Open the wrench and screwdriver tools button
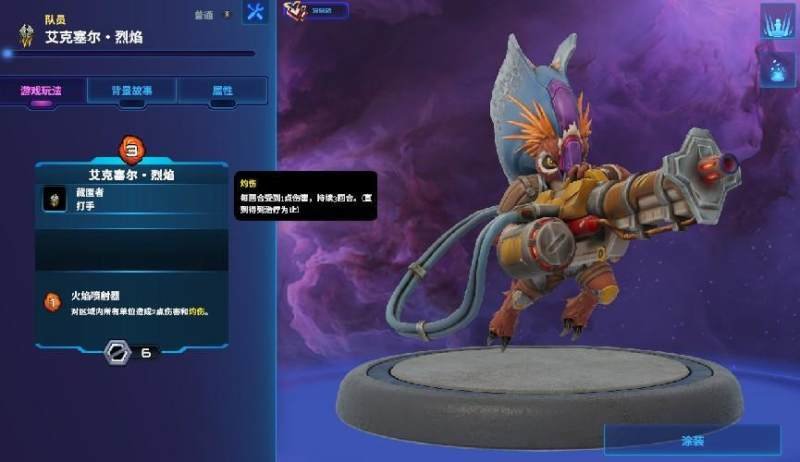The width and height of the screenshot is (800, 462). point(255,13)
